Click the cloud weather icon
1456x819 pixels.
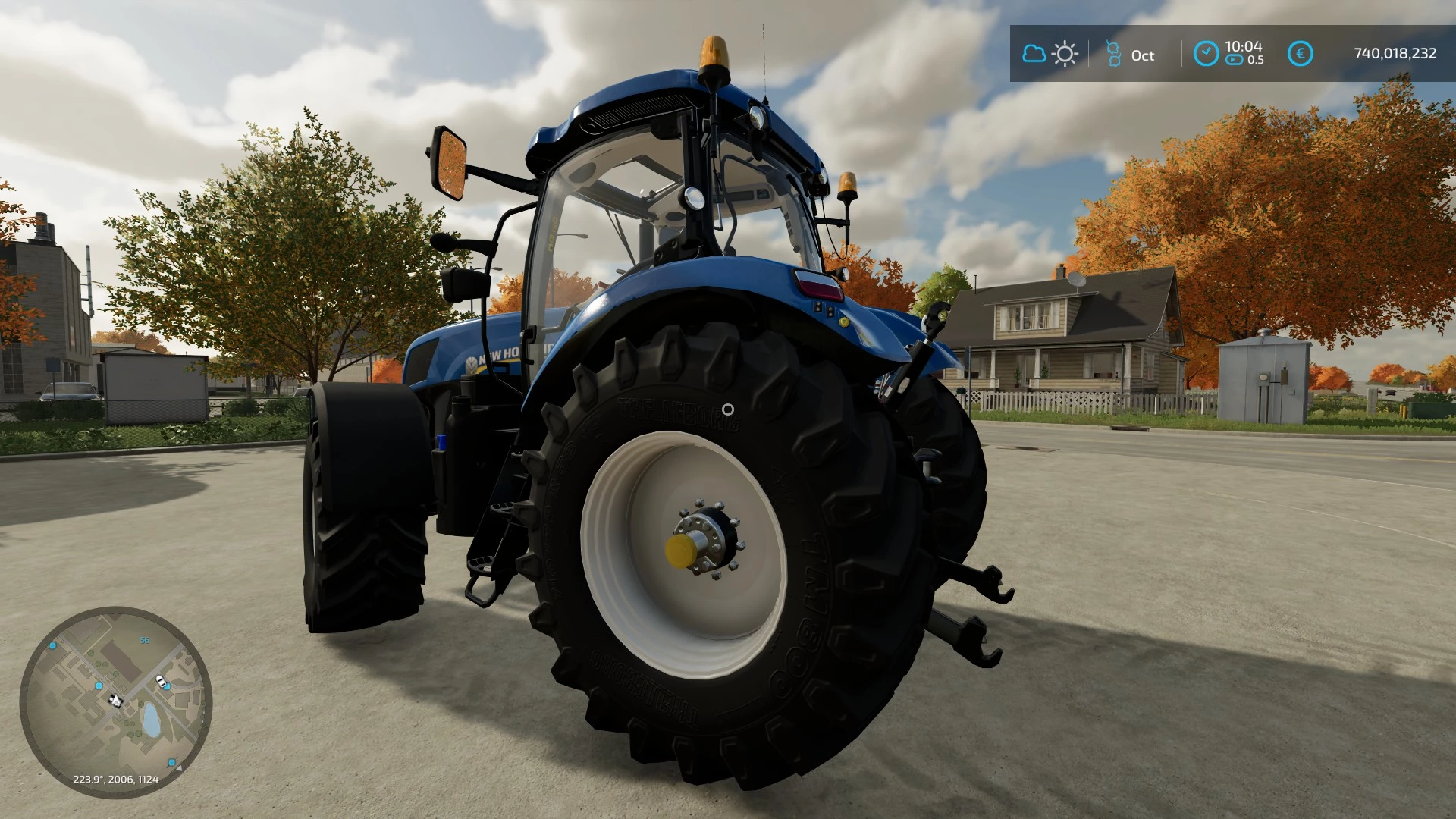pyautogui.click(x=1034, y=54)
